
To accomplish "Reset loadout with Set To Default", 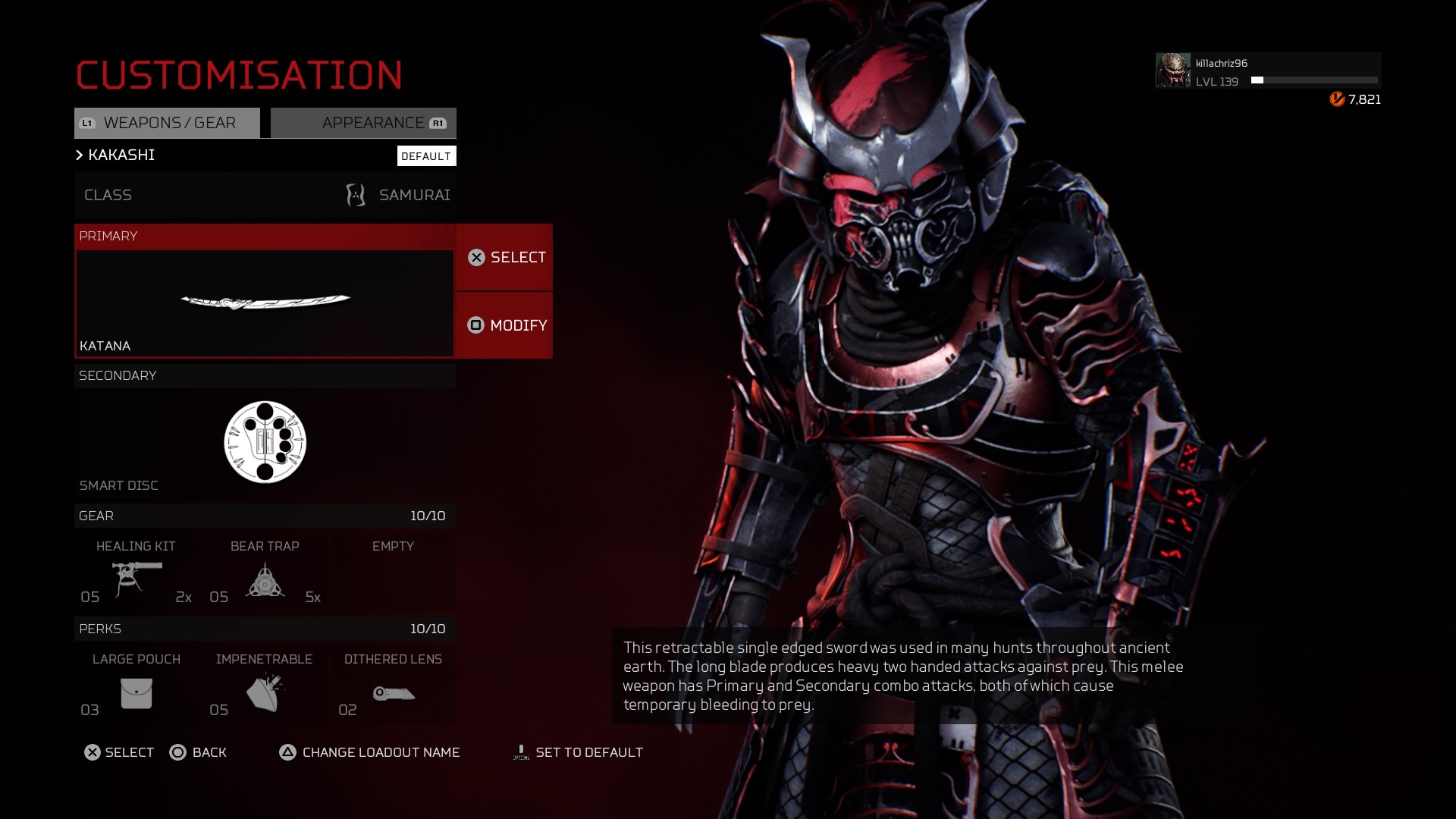I will [x=579, y=752].
